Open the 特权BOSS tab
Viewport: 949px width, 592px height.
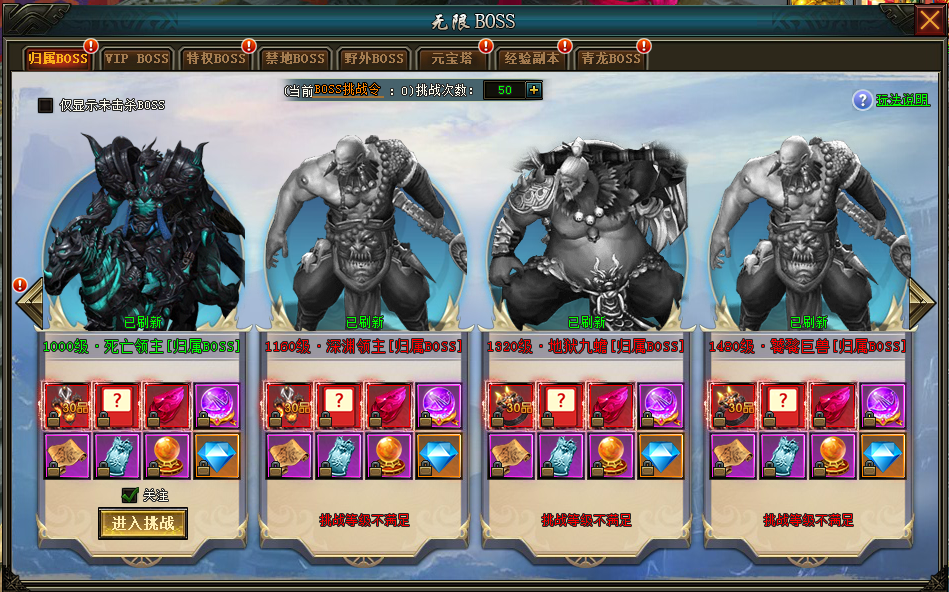tap(216, 59)
